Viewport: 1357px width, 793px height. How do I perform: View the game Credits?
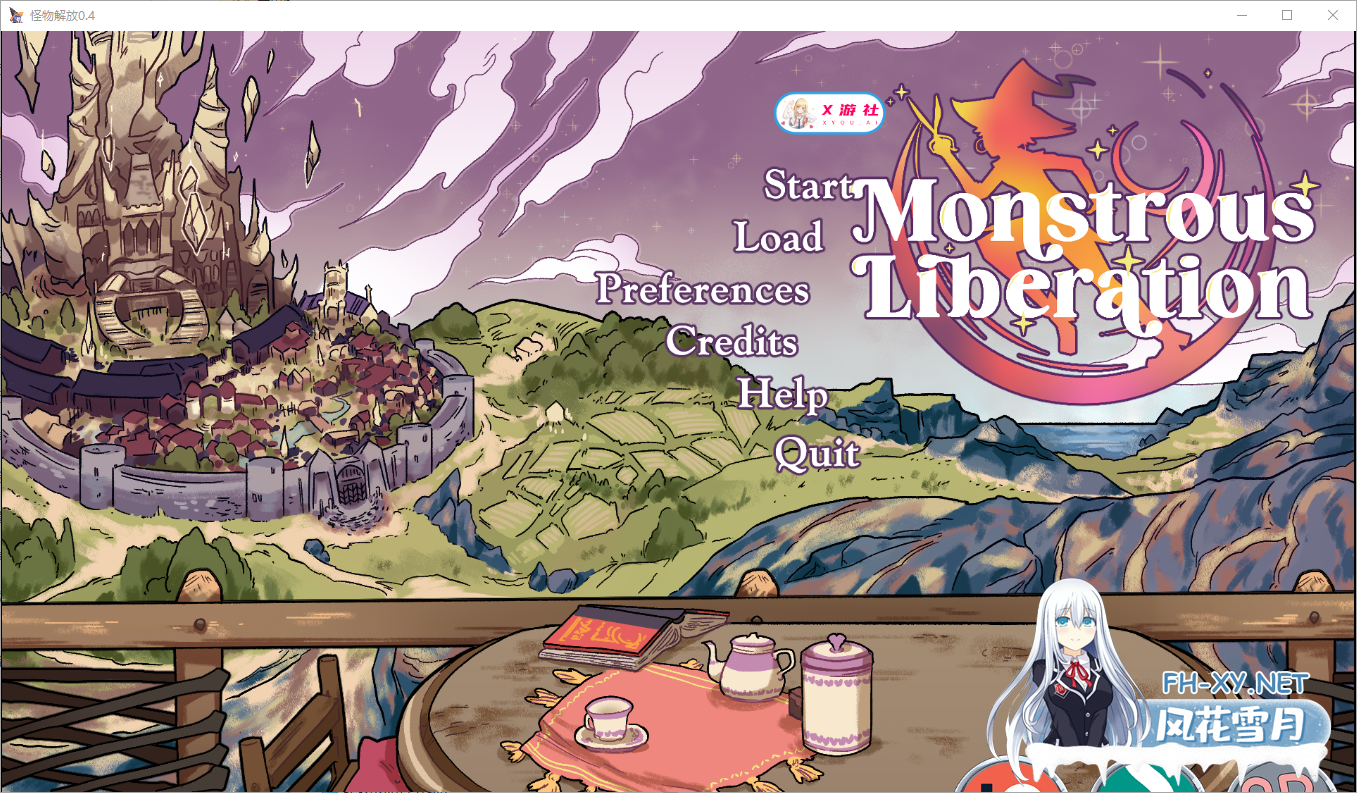[733, 343]
